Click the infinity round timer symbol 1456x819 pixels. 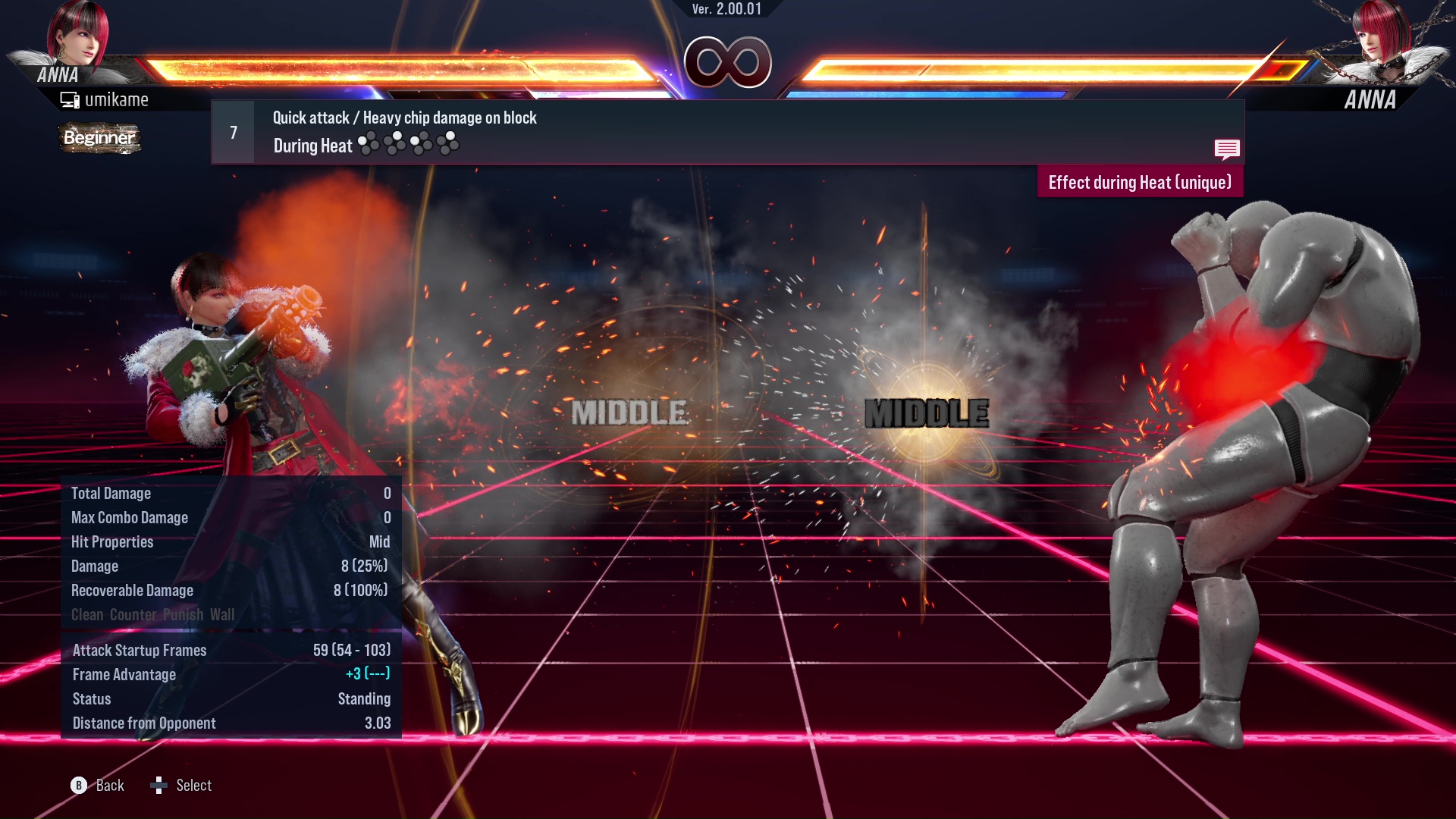point(726,62)
